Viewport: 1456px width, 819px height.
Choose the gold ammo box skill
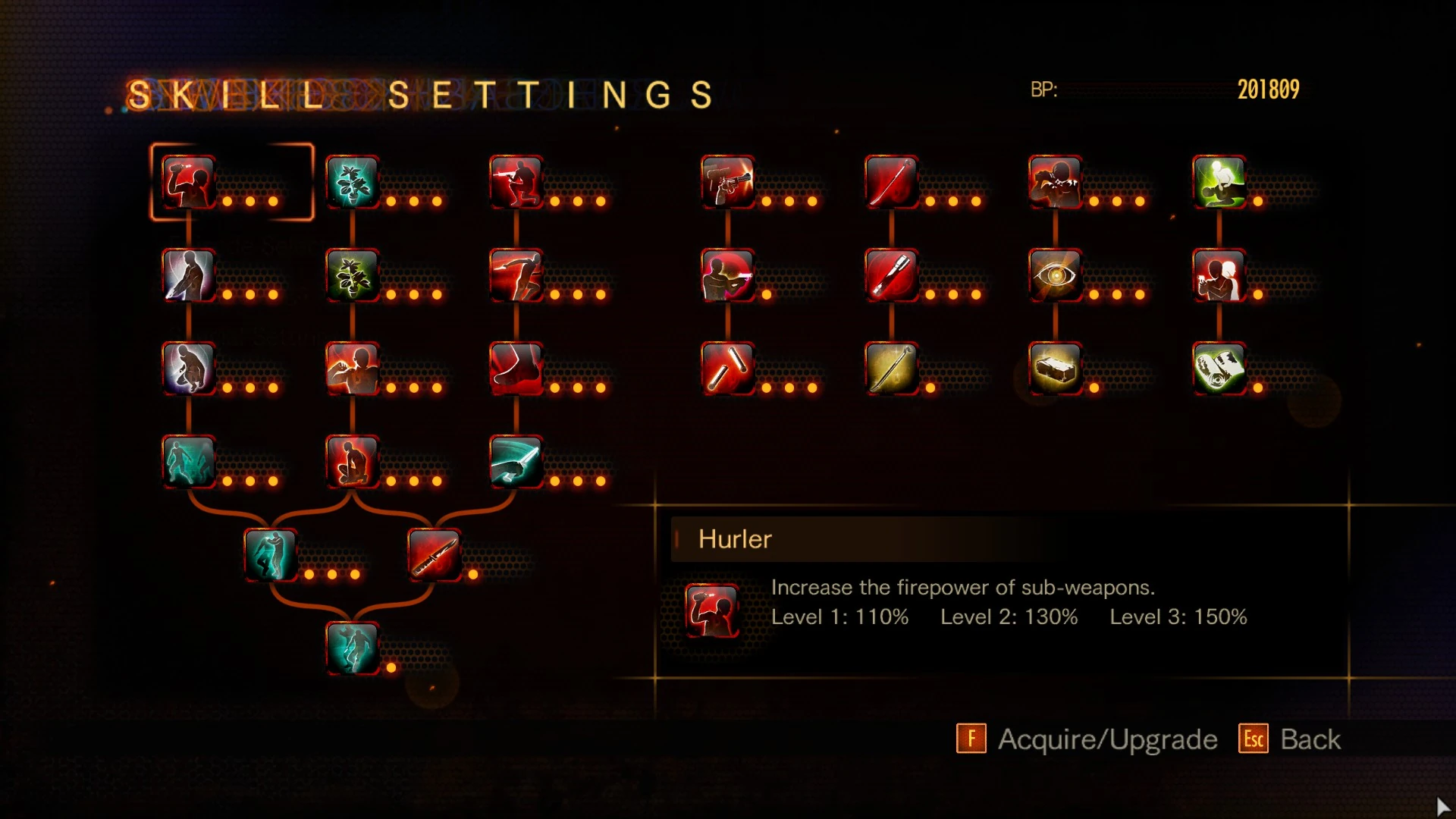click(x=1055, y=369)
